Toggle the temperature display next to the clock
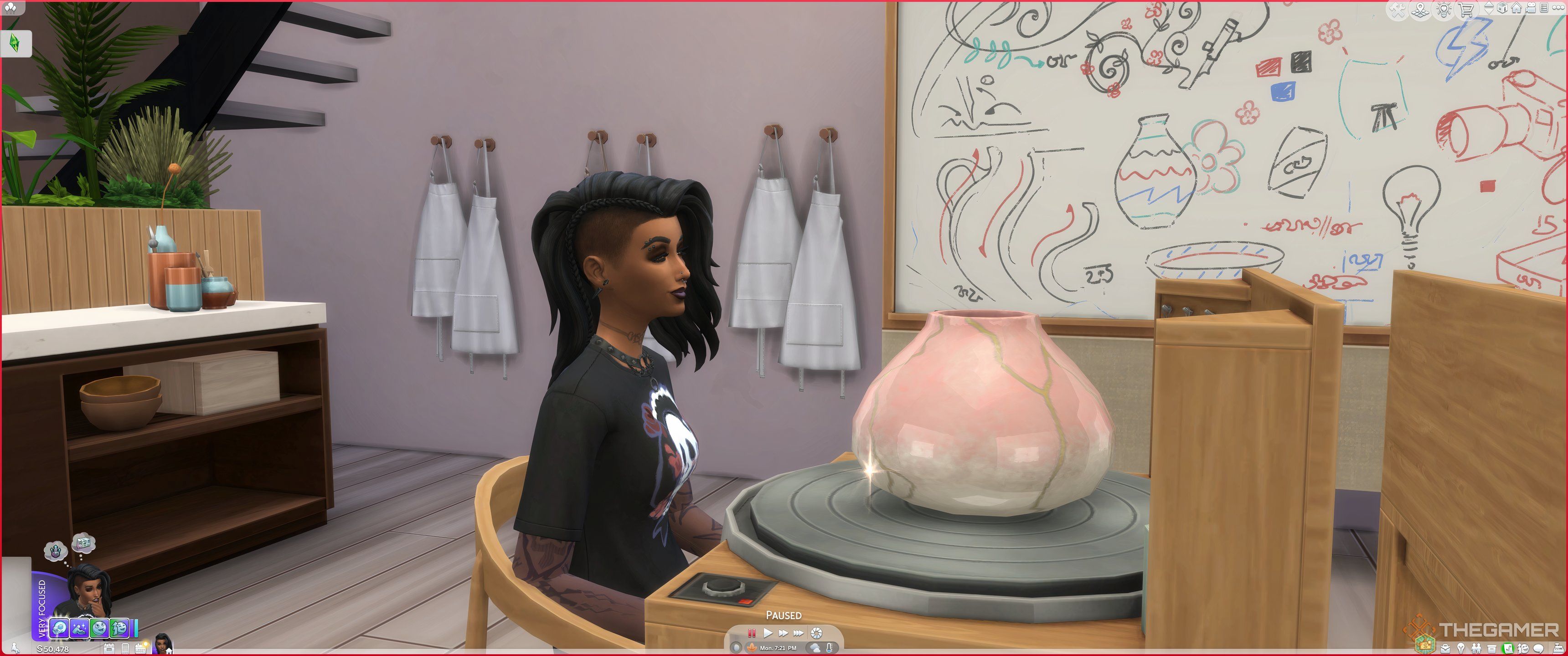 830,649
